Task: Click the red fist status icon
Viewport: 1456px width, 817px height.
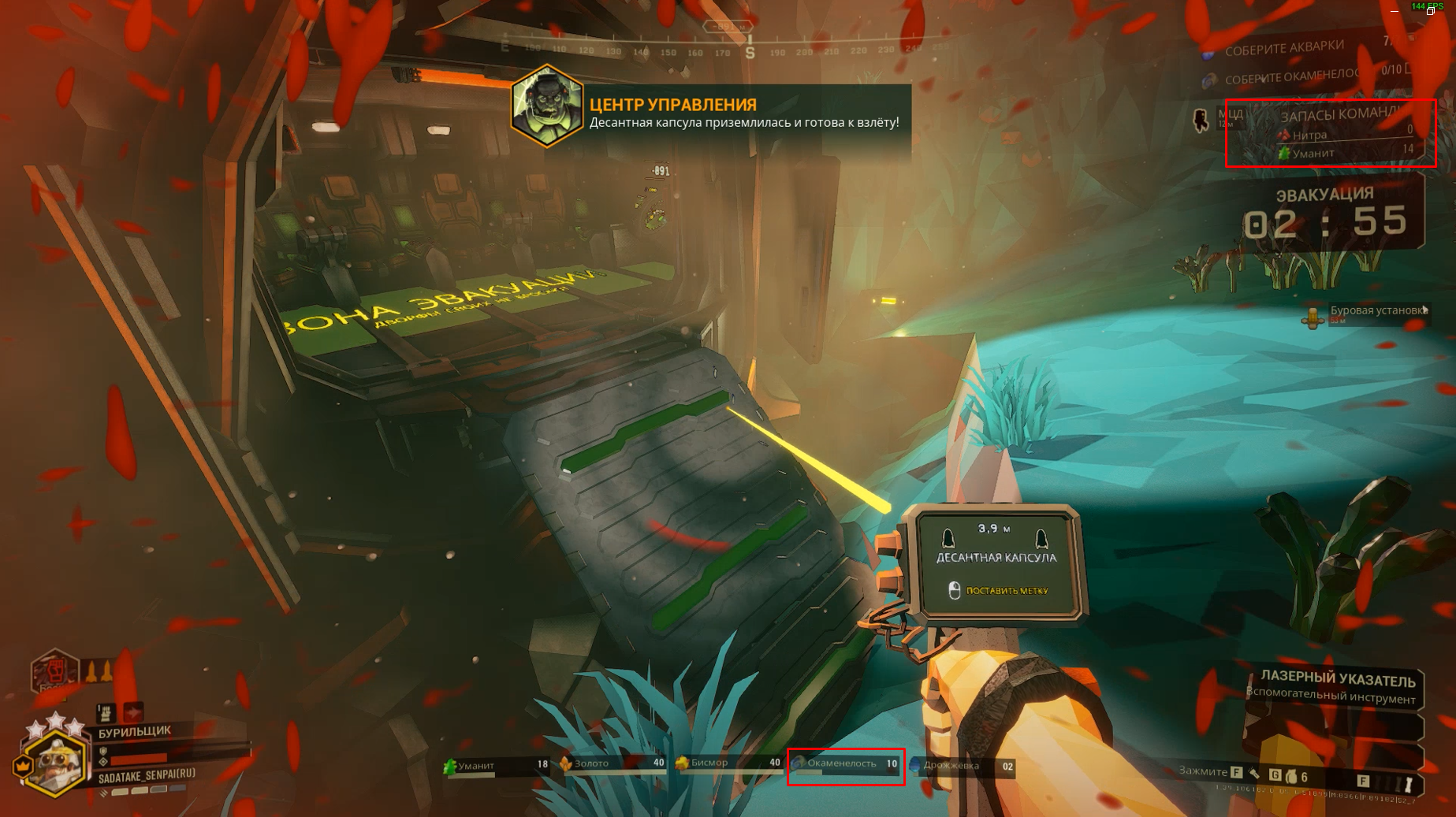Action: (55, 671)
